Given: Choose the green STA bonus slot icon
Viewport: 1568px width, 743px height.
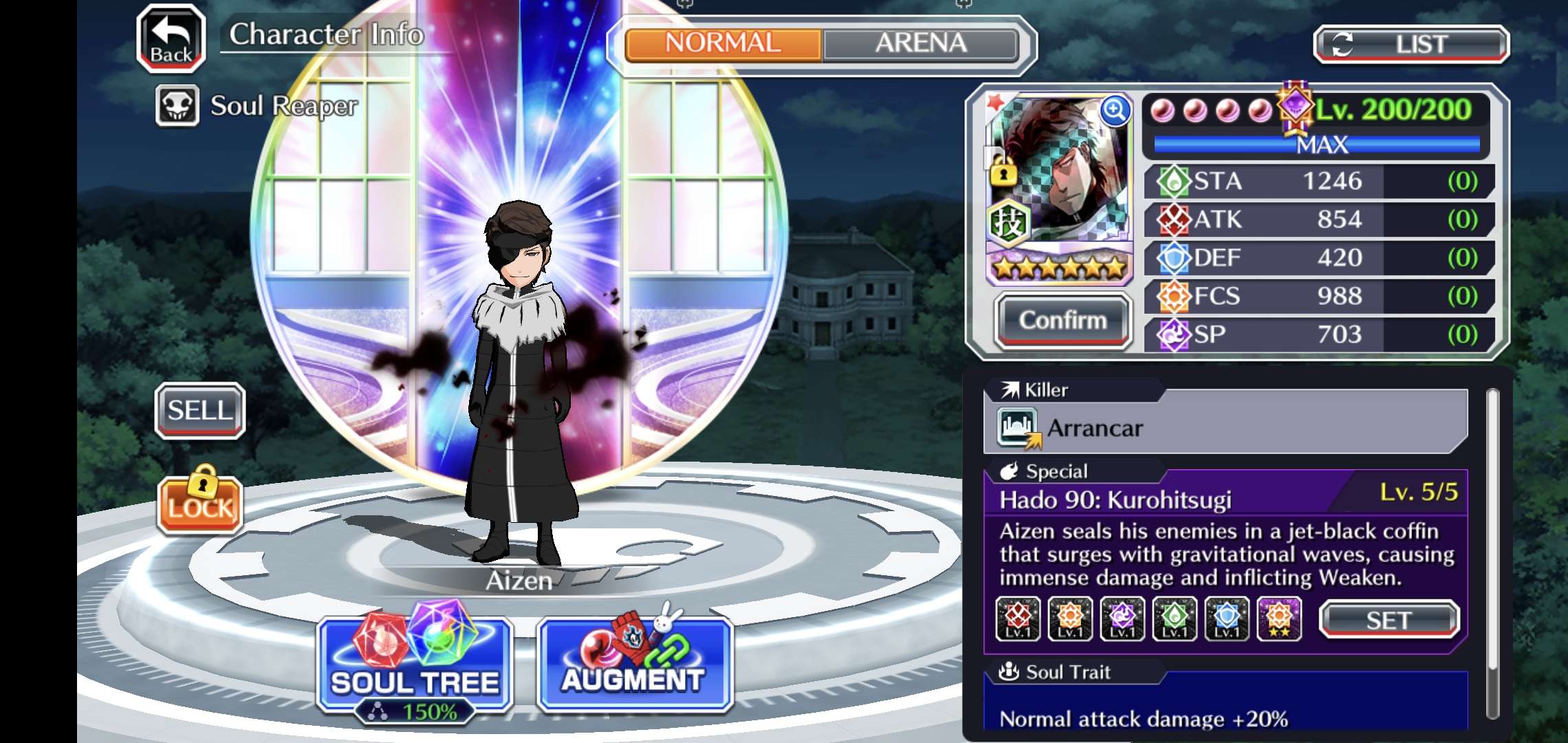Looking at the screenshot, I should (x=1175, y=619).
